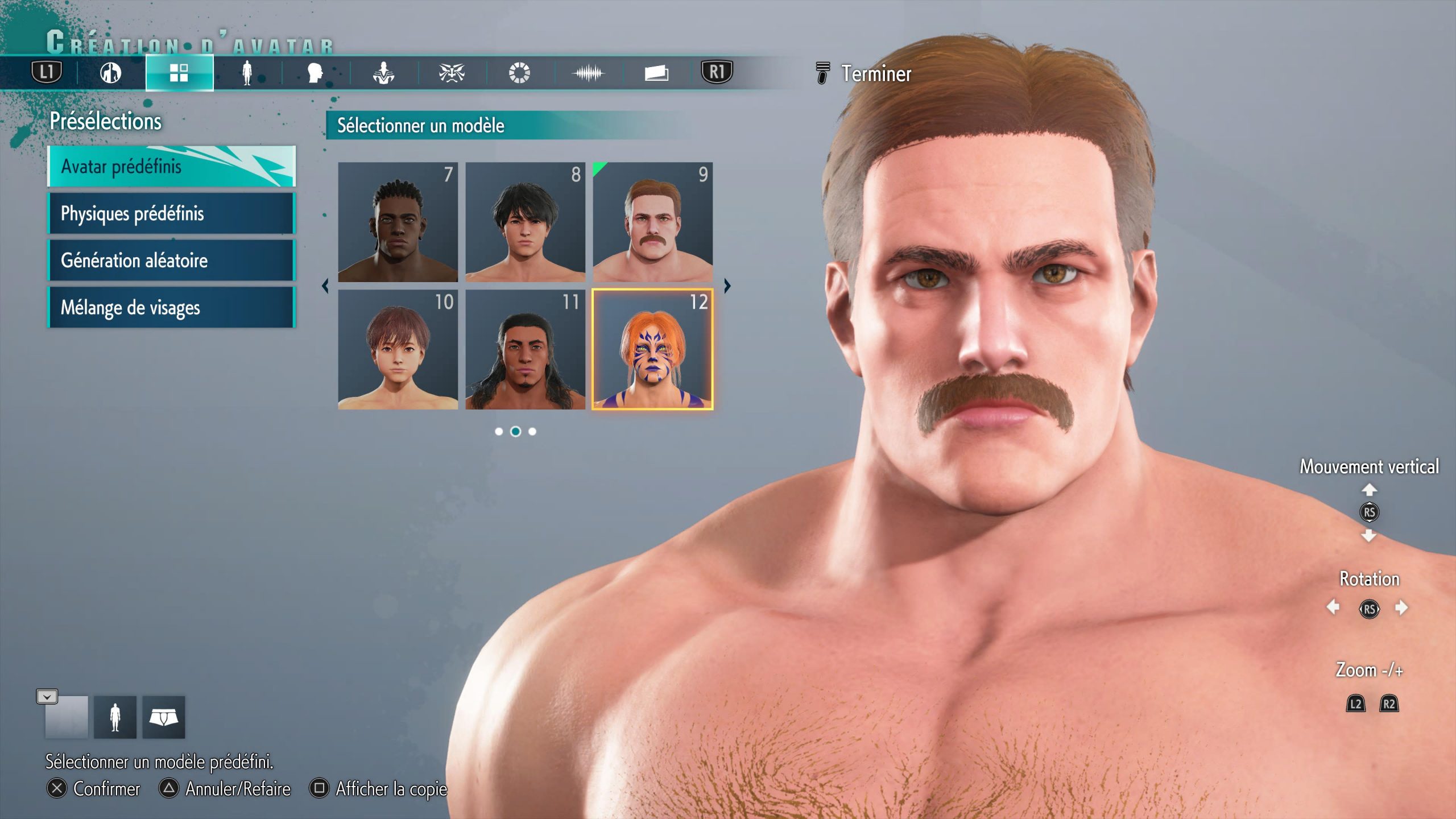1456x819 pixels.
Task: Switch to the color wheel tab
Action: click(x=519, y=73)
